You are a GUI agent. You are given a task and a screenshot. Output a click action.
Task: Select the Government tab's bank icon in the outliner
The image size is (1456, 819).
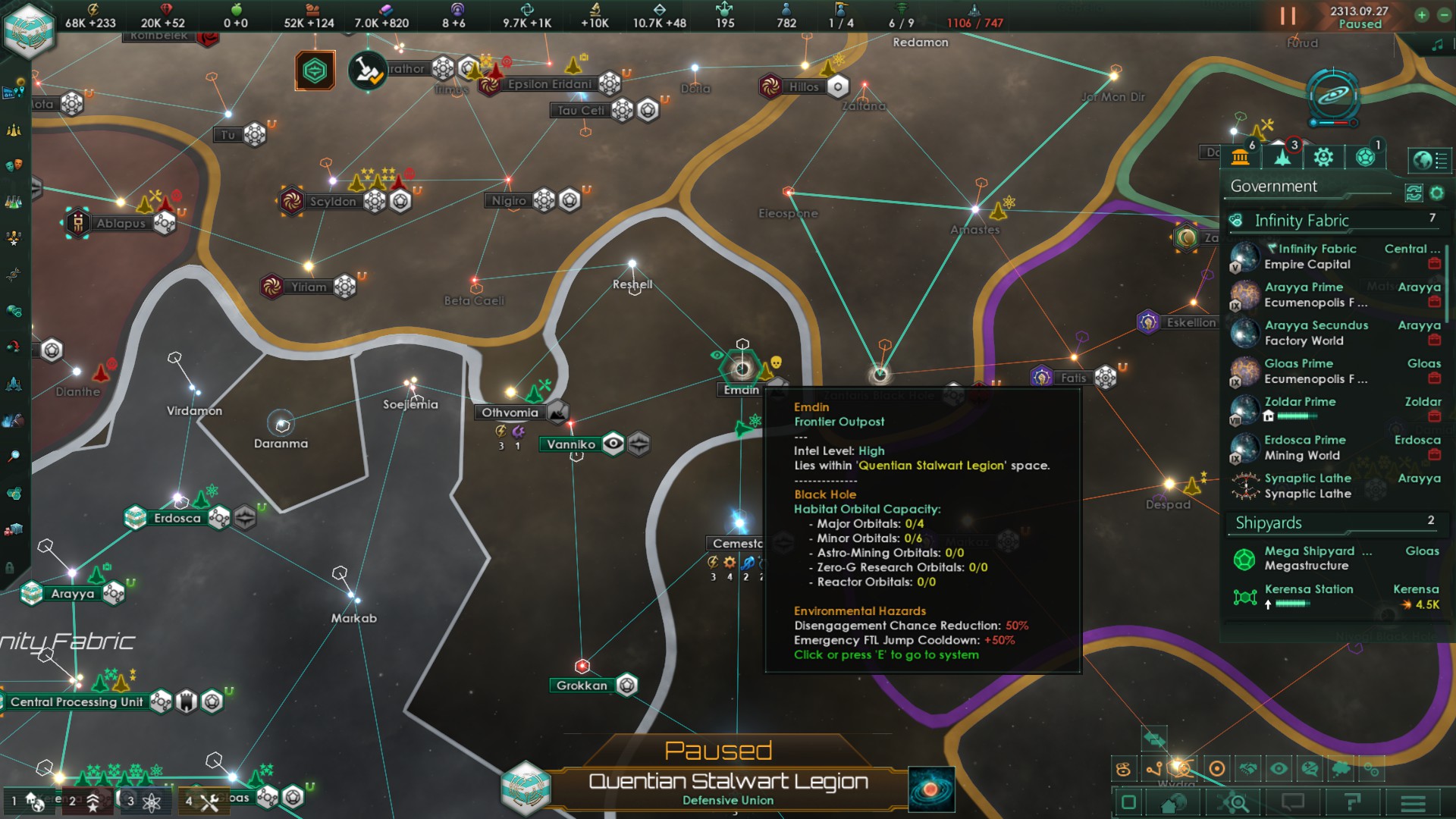coord(1241,157)
